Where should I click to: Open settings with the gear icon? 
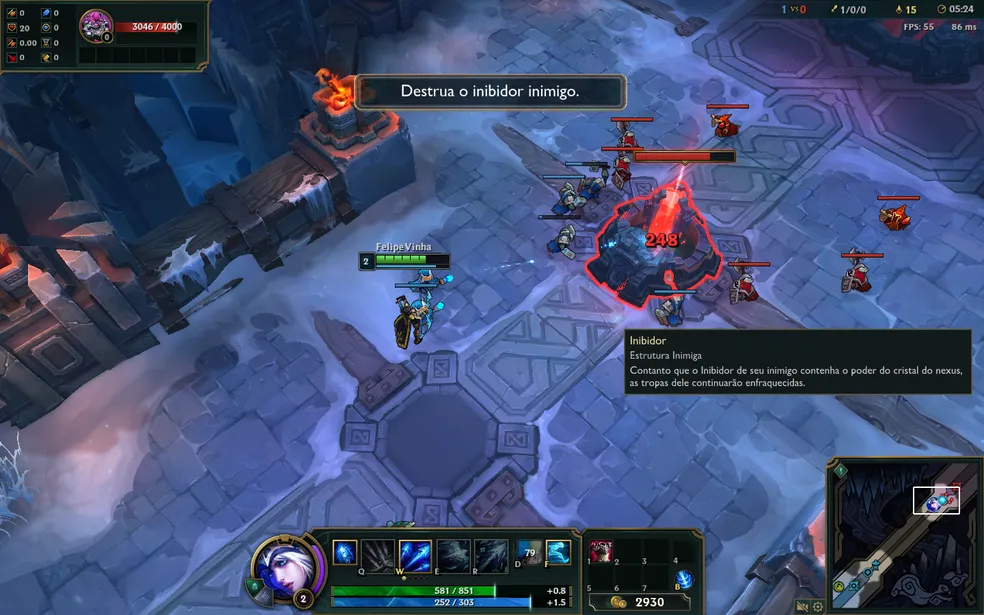pos(818,606)
